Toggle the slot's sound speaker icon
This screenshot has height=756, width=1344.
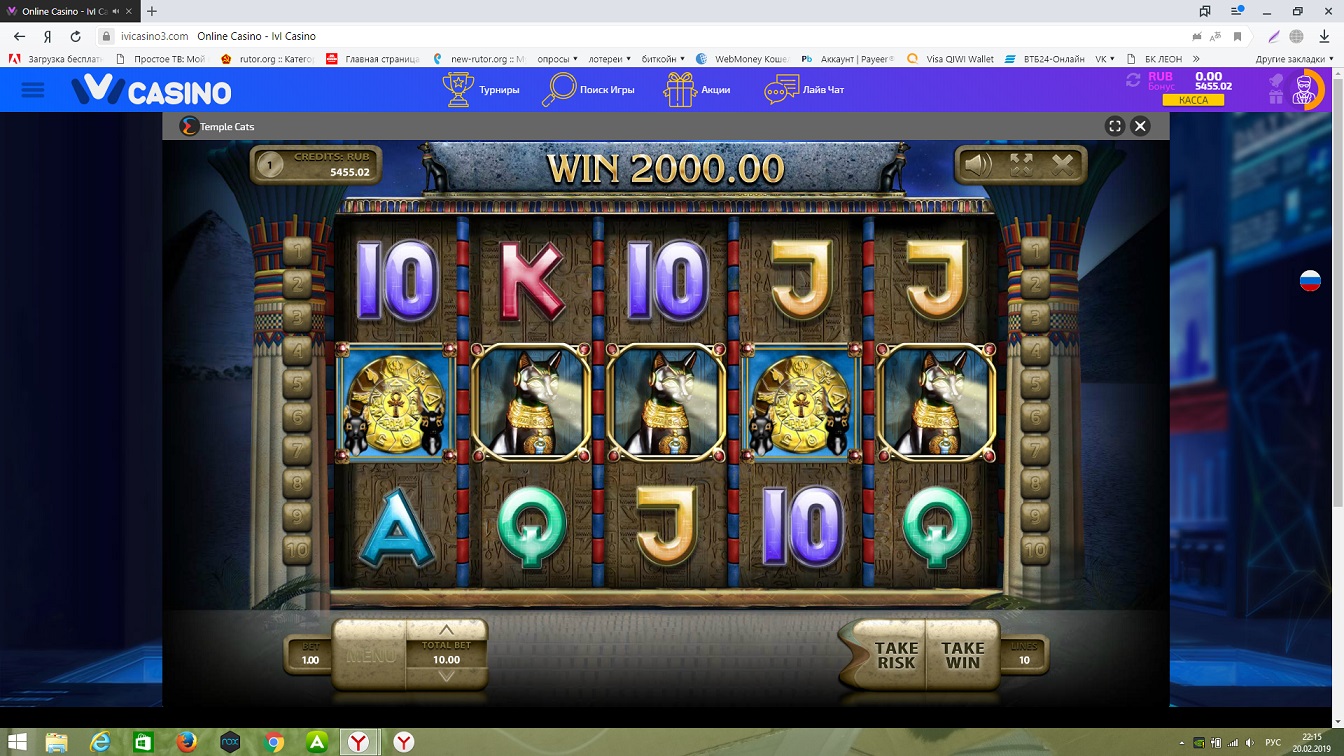pyautogui.click(x=977, y=165)
